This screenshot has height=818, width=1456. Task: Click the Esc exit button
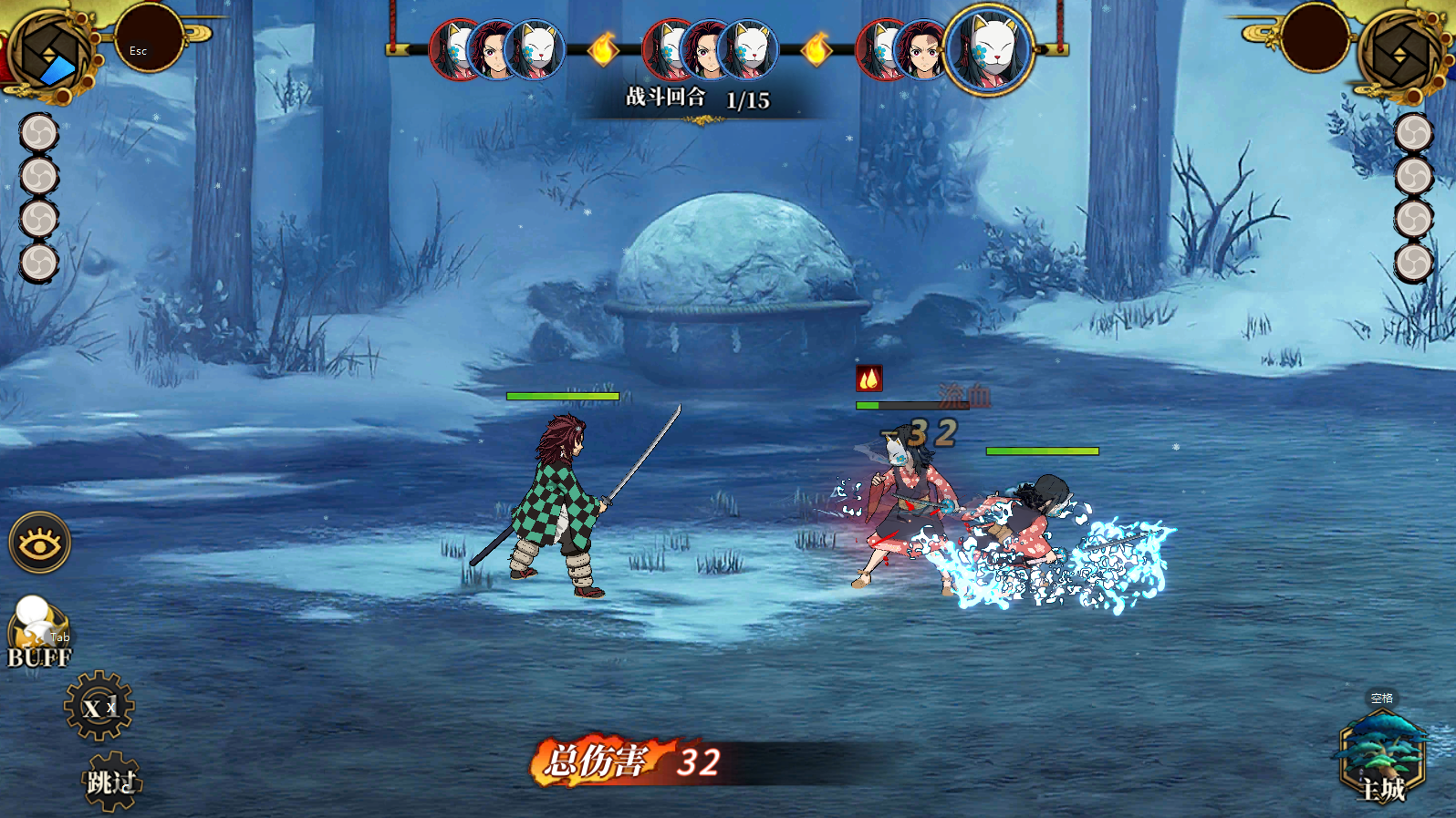148,39
